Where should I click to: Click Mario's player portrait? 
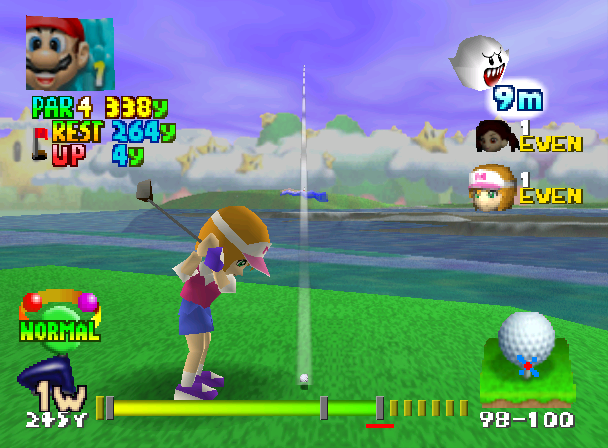coord(69,53)
